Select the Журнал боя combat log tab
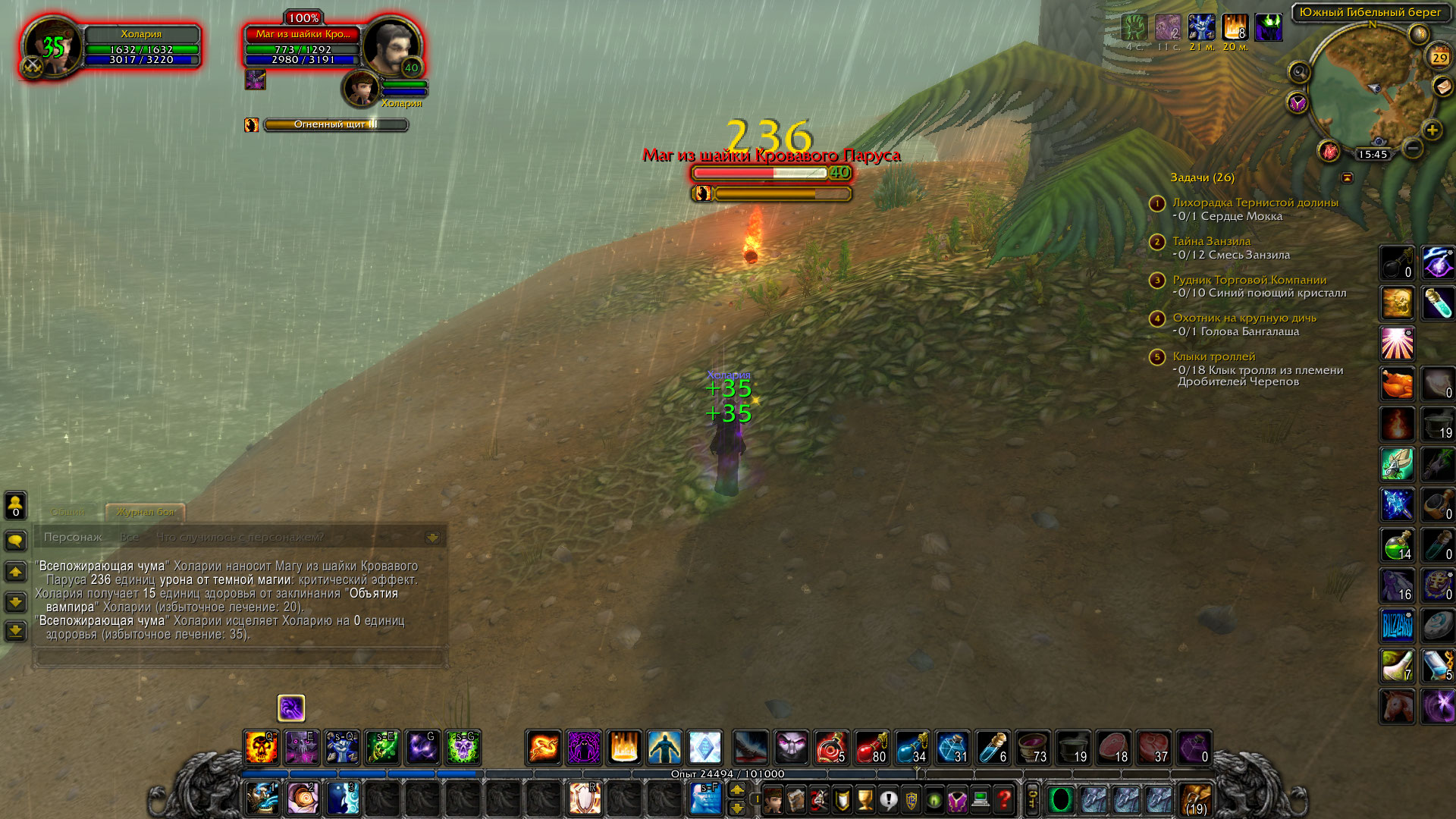The height and width of the screenshot is (819, 1456). click(146, 512)
